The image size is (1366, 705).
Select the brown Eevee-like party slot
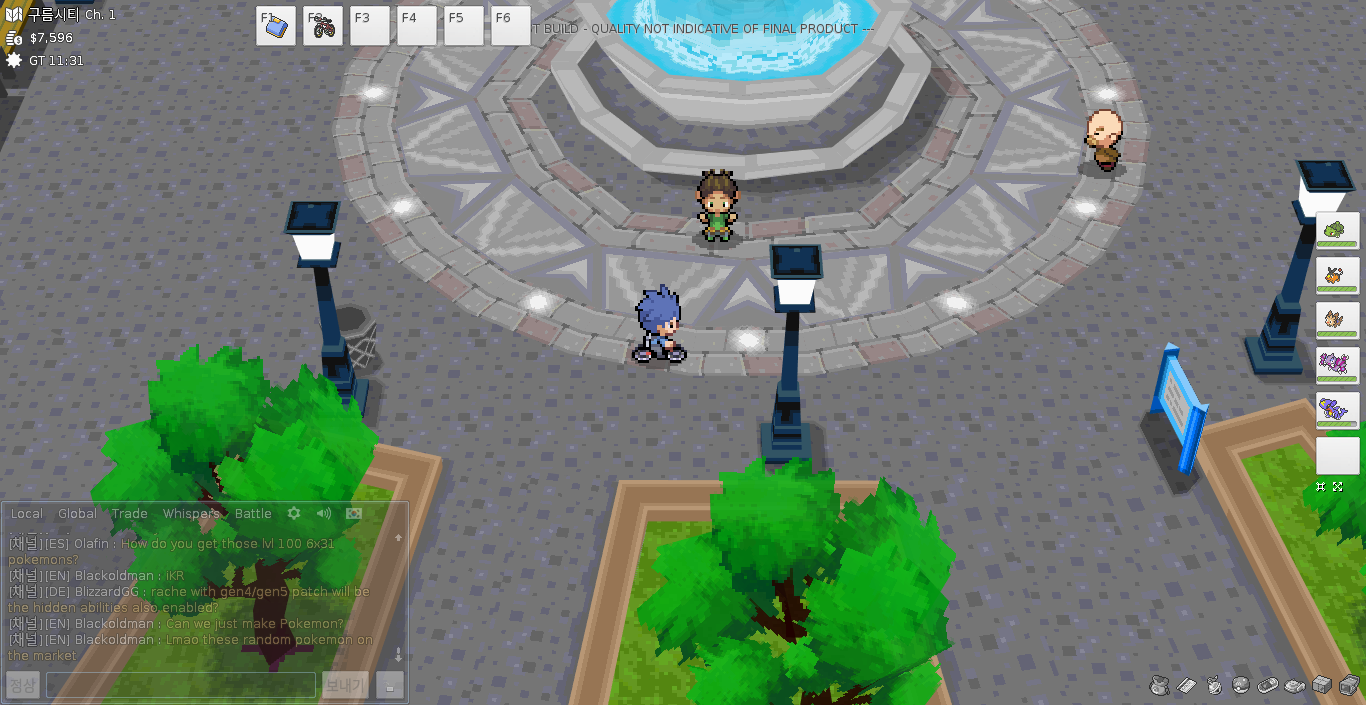coord(1337,320)
